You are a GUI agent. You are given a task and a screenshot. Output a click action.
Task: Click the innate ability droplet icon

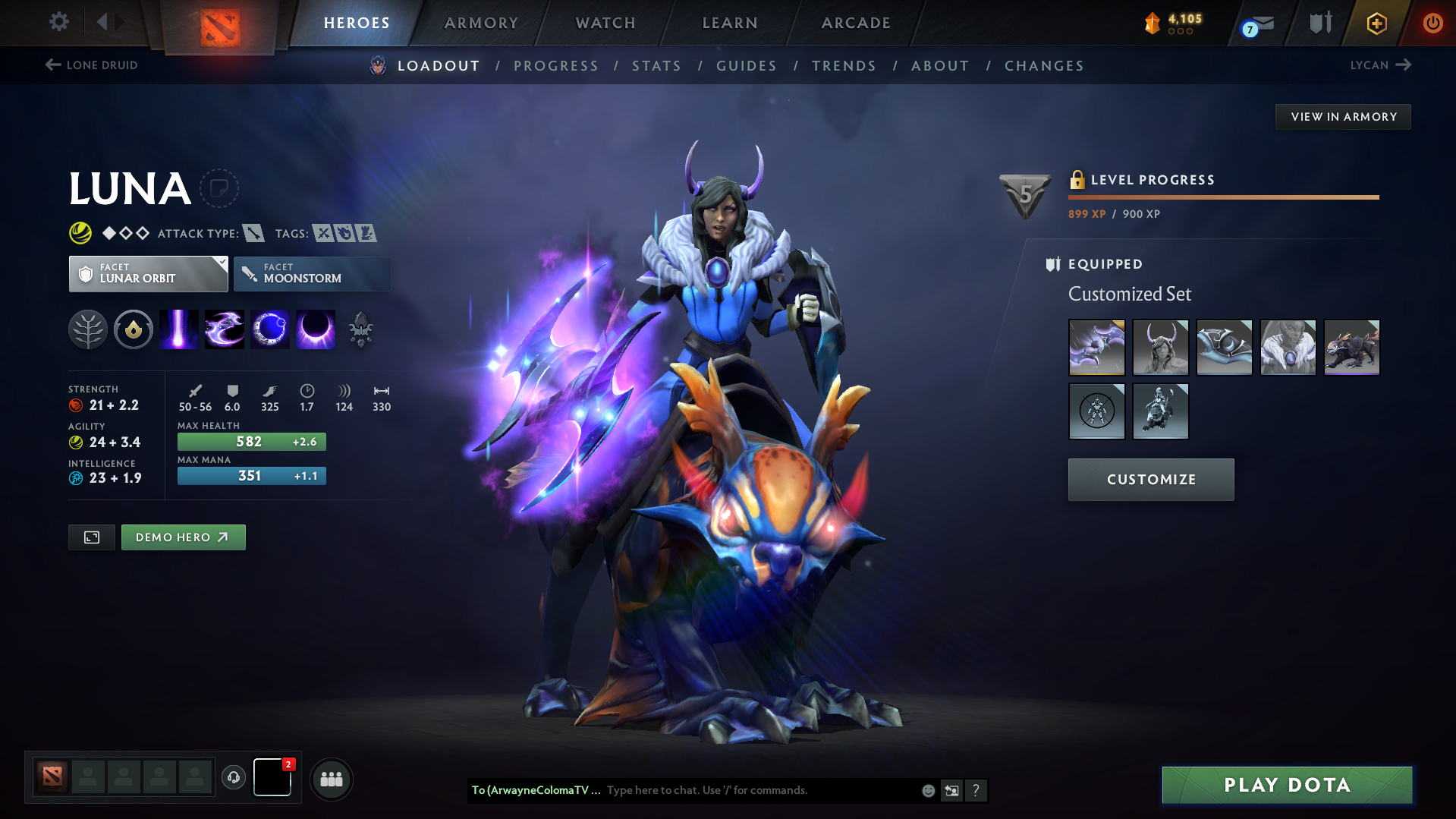(x=133, y=329)
